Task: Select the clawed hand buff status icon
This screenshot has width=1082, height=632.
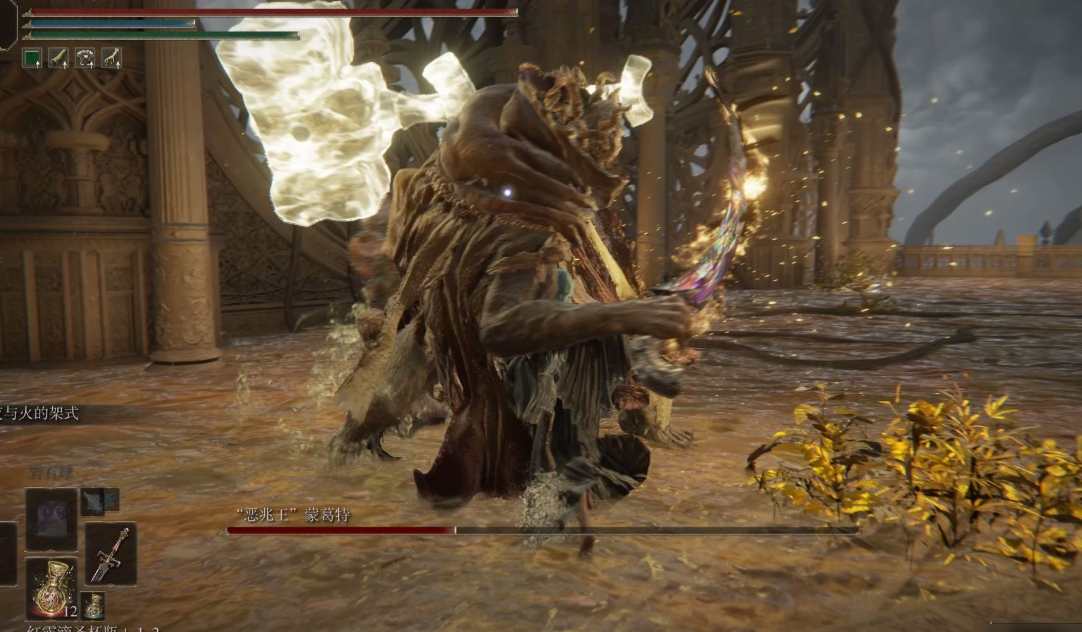Action: pos(111,58)
